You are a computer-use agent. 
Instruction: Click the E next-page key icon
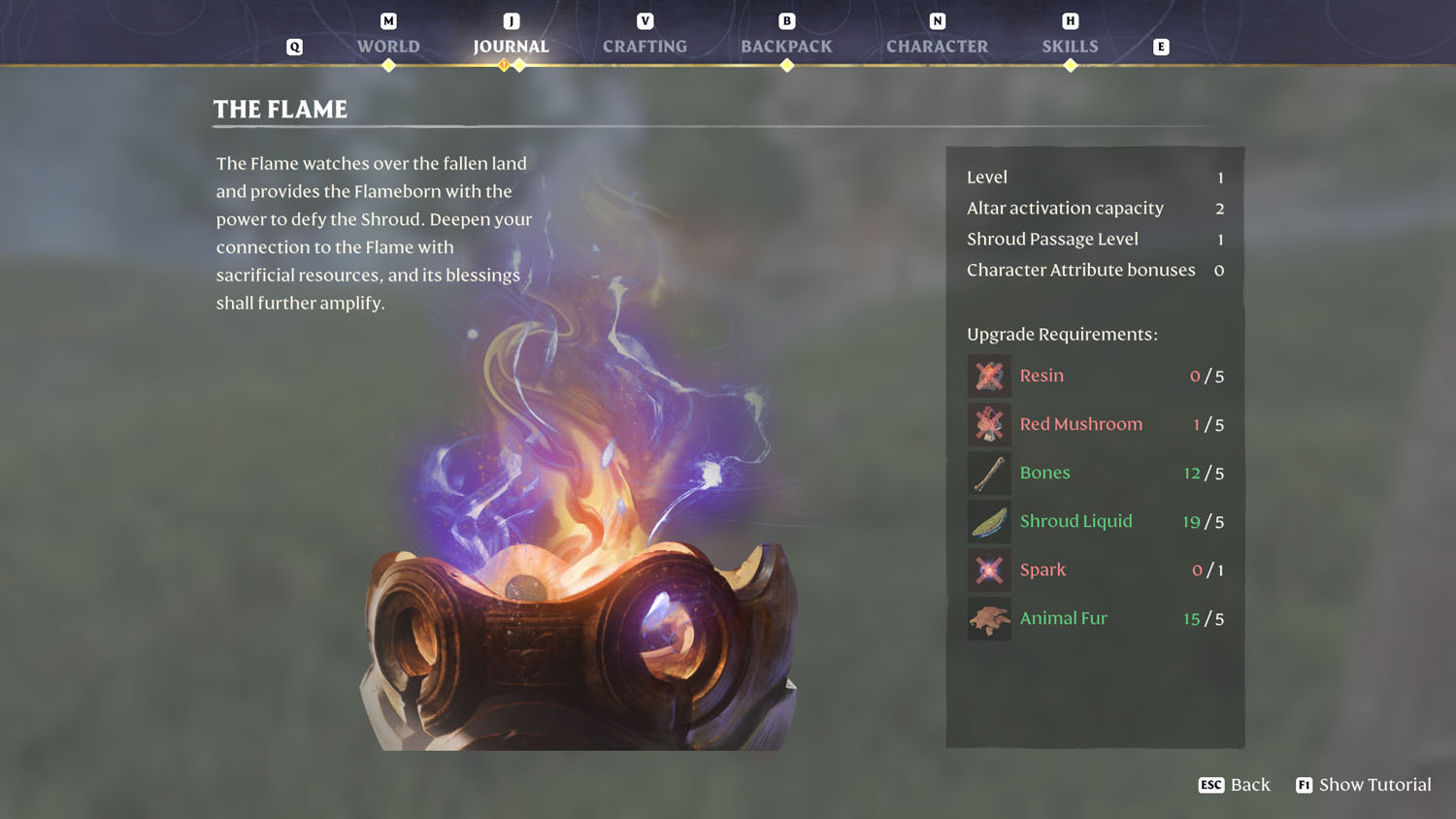tap(1161, 46)
